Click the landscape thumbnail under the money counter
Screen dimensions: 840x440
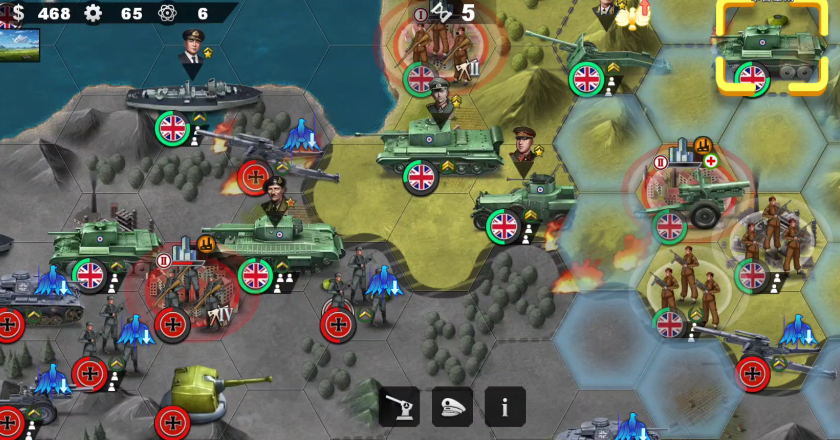point(20,45)
